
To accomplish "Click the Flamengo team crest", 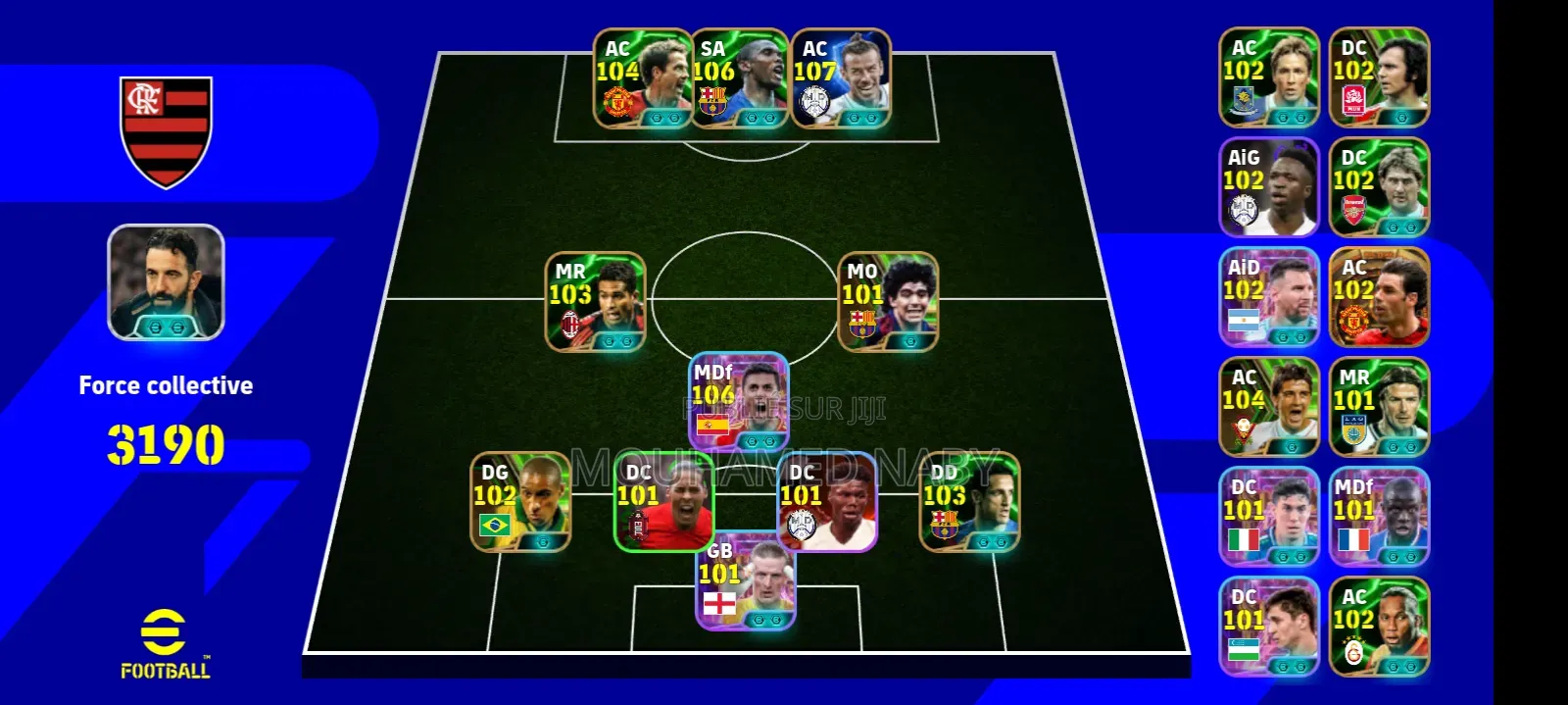I will coord(166,131).
